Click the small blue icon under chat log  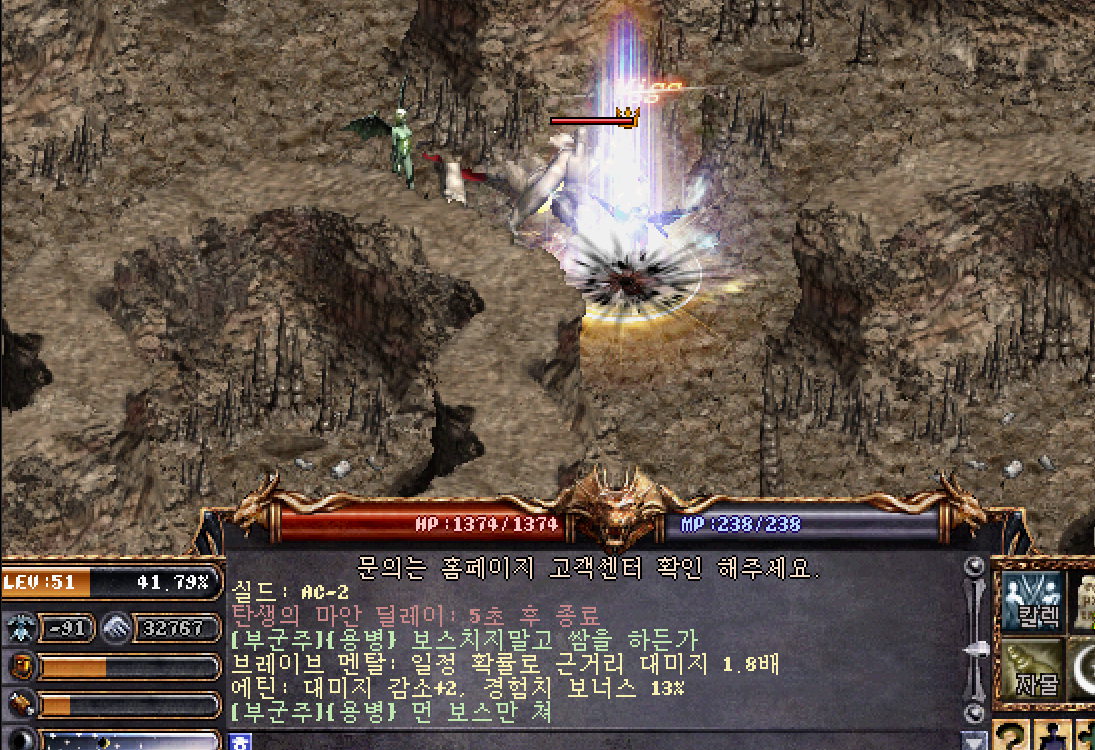click(239, 741)
